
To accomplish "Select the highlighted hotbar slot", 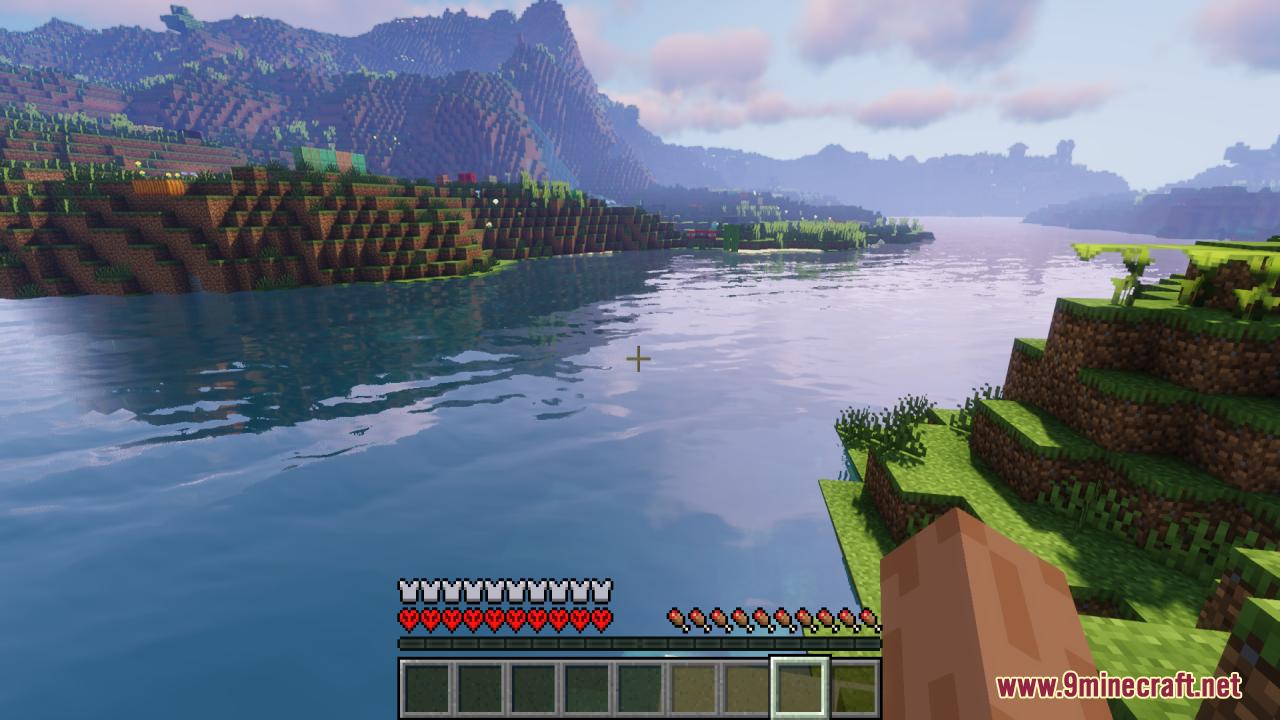I will [x=797, y=688].
